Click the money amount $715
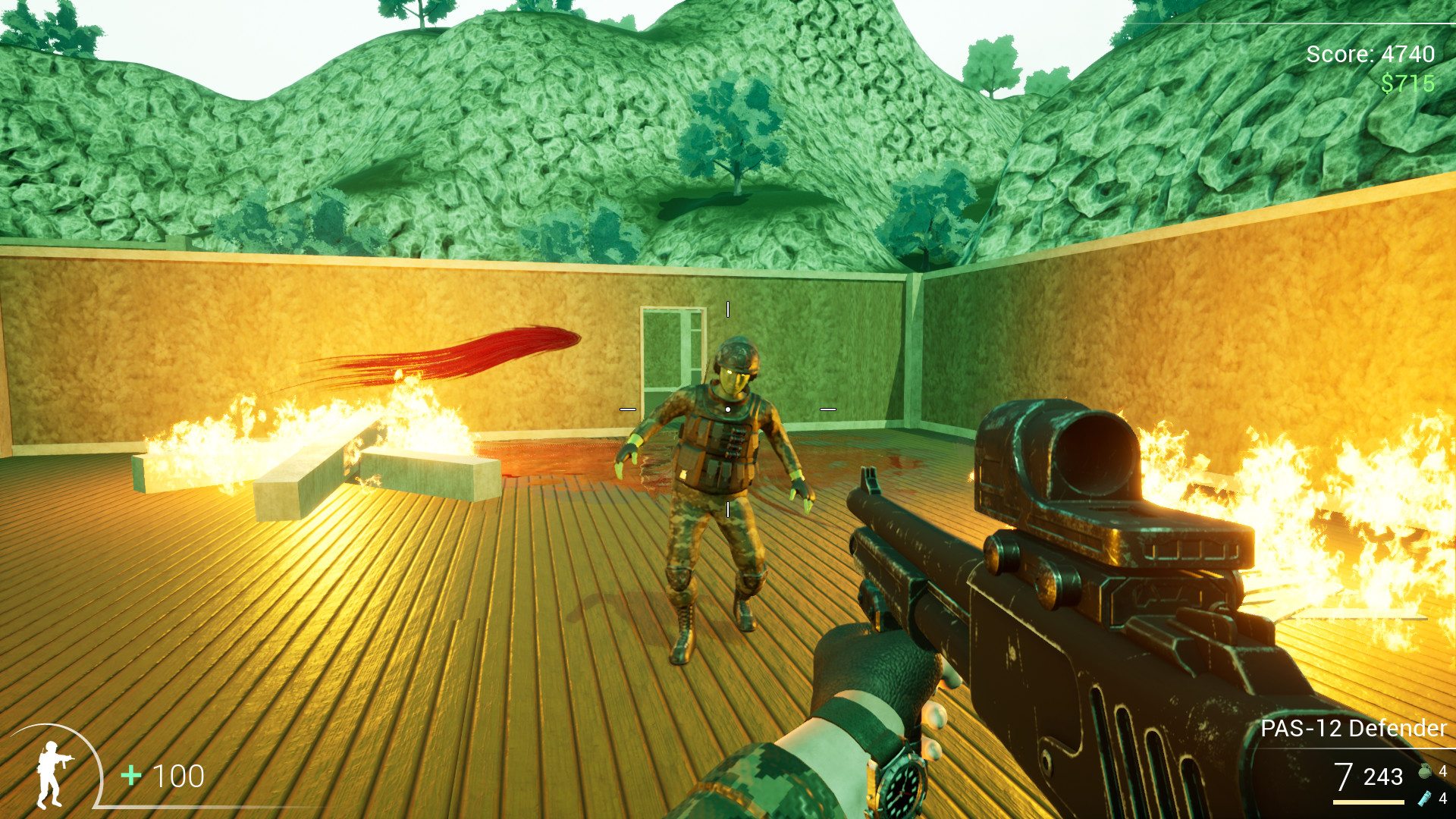 (1407, 83)
